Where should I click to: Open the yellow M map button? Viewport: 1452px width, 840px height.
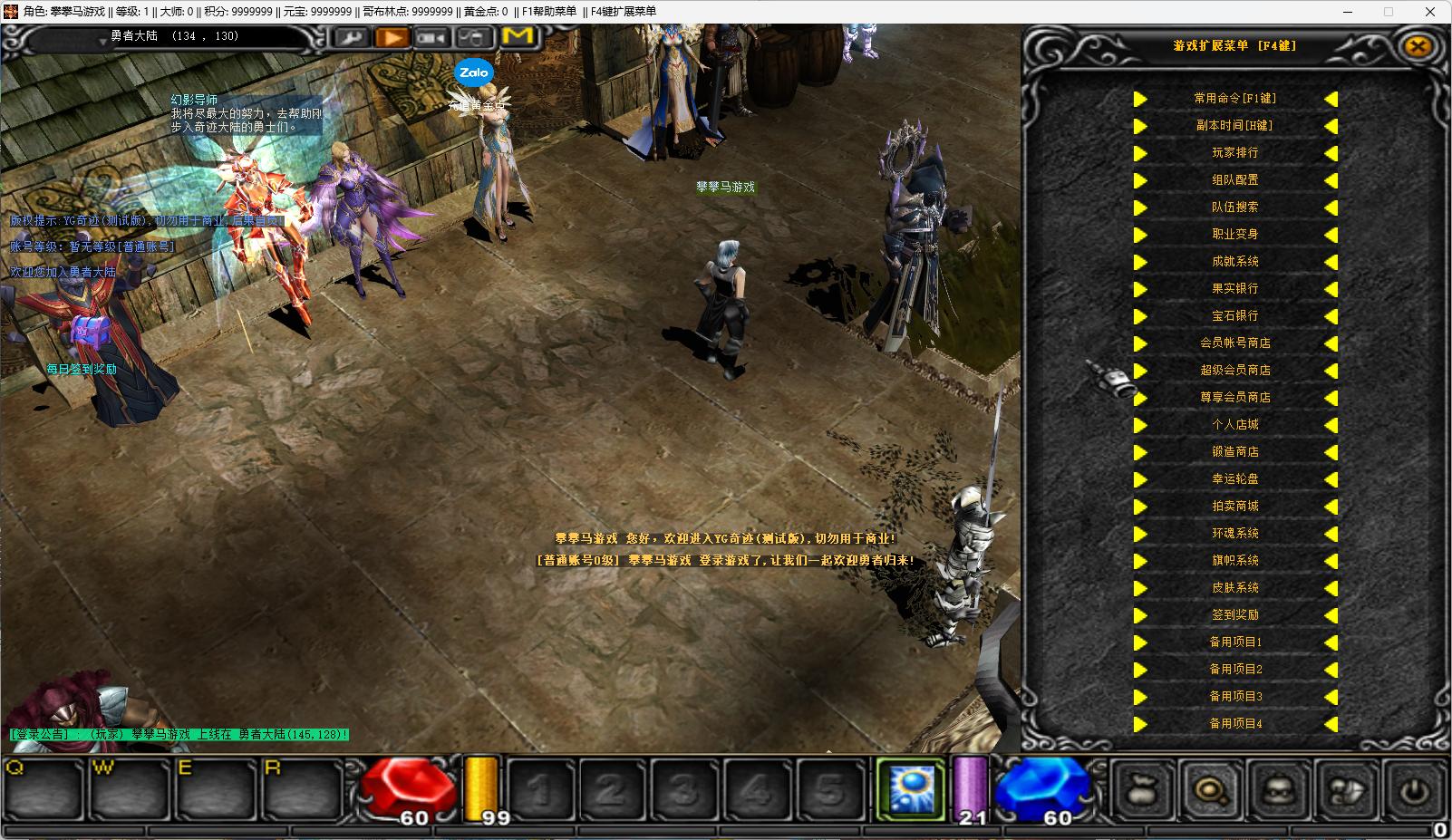point(518,36)
